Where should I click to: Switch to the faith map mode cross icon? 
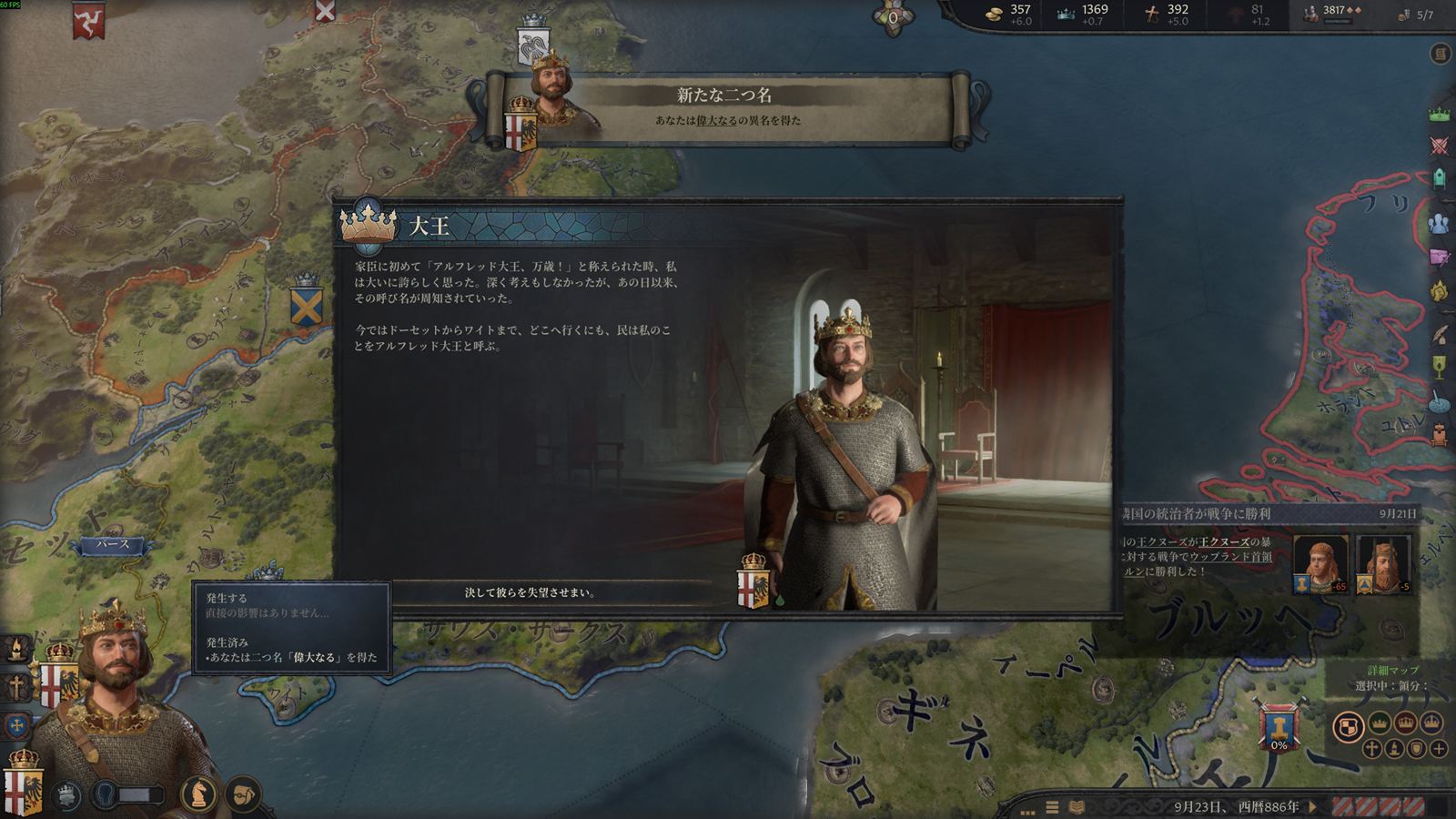(x=1371, y=749)
